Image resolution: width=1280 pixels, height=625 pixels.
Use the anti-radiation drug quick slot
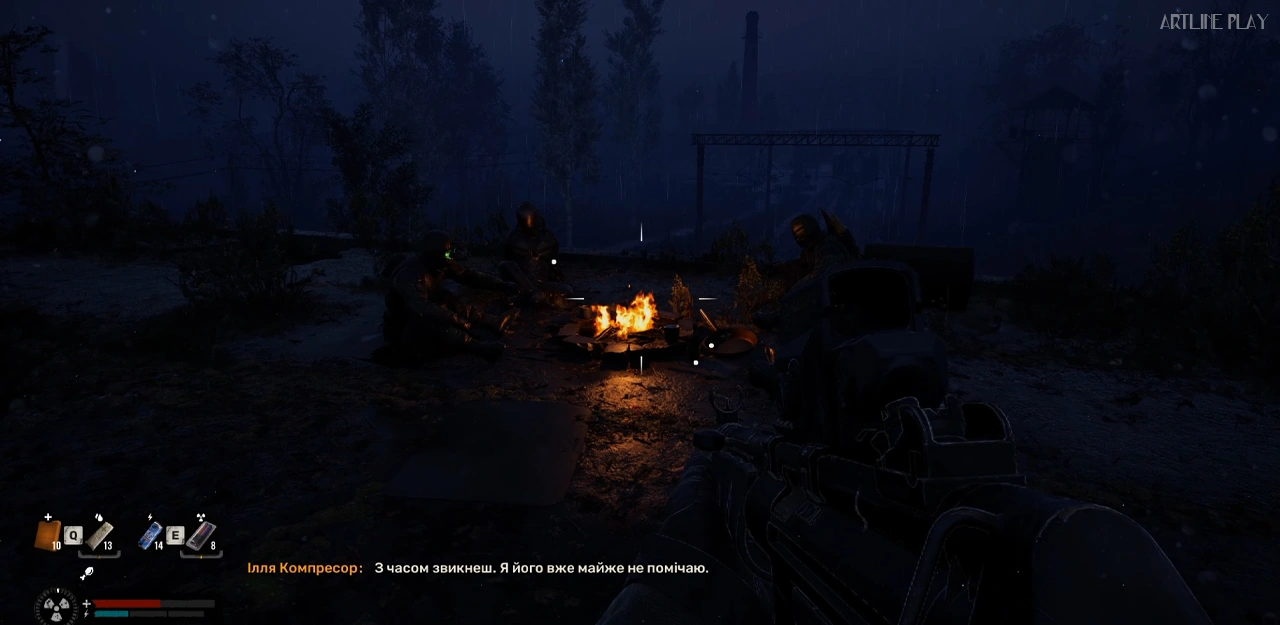200,536
